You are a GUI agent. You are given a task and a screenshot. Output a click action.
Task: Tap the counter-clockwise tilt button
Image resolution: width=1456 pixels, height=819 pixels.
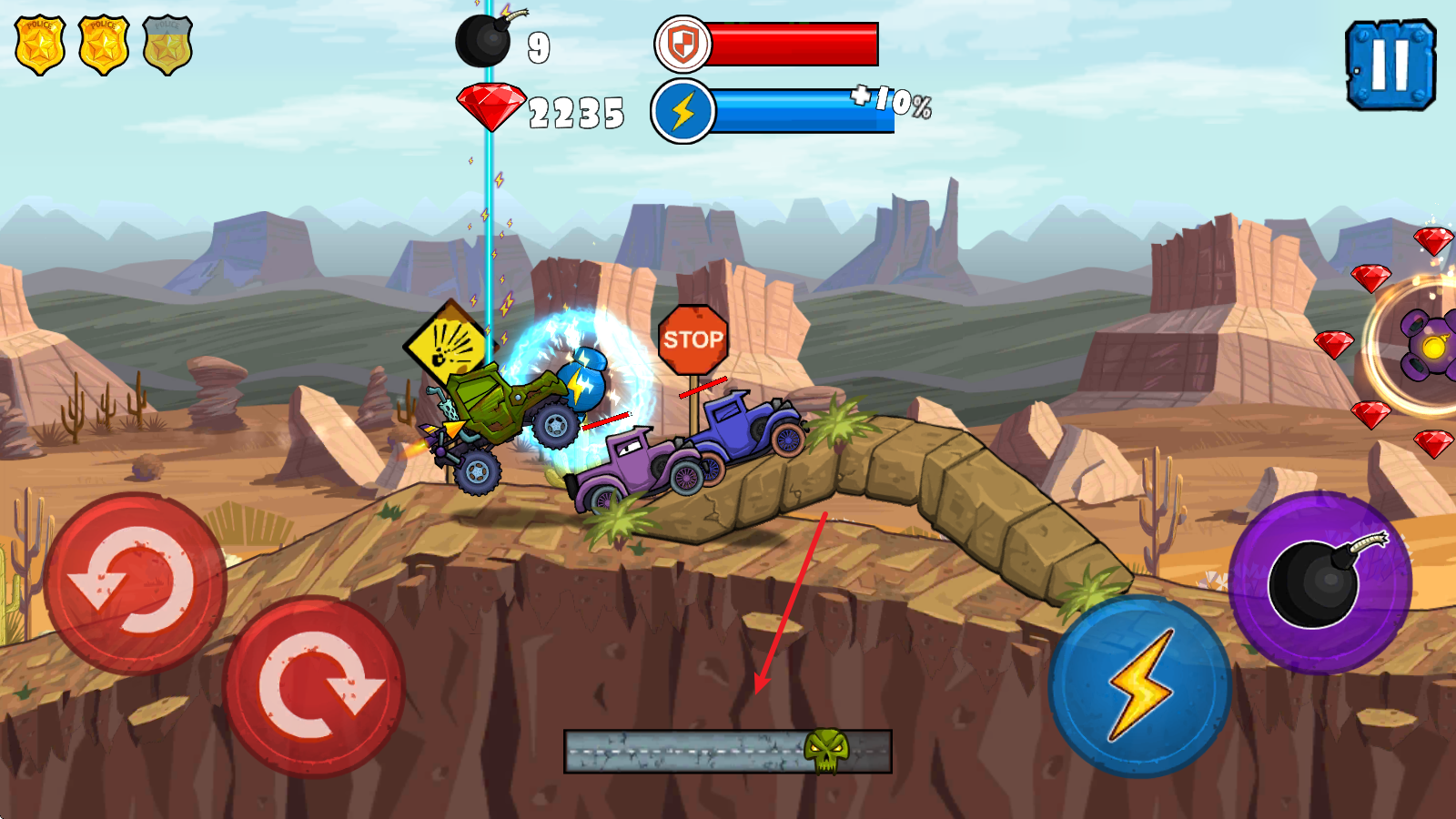pos(135,583)
